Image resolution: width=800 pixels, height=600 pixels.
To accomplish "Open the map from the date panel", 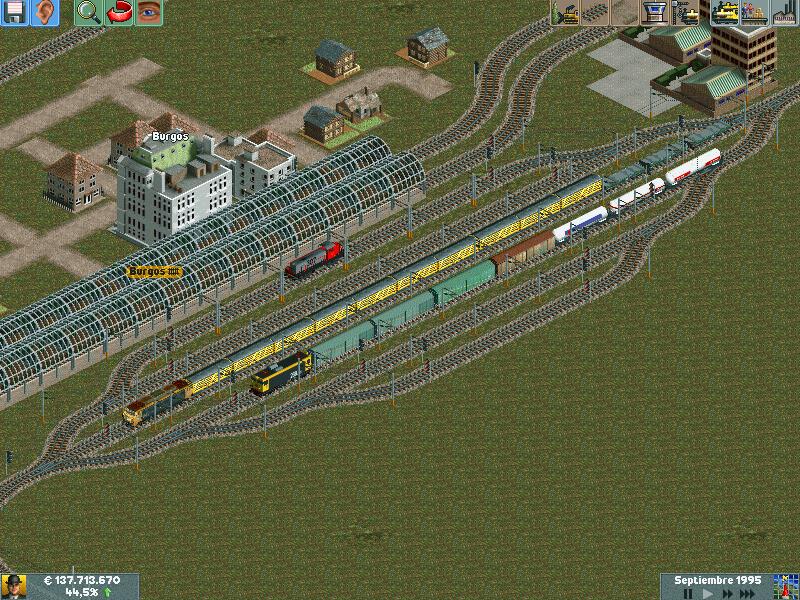I will (x=783, y=586).
